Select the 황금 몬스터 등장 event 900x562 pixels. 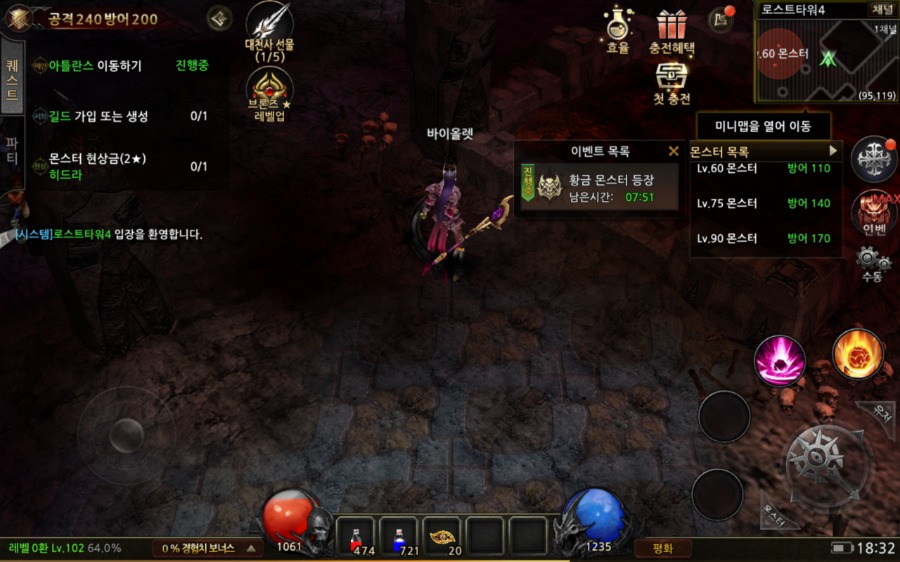pyautogui.click(x=598, y=188)
